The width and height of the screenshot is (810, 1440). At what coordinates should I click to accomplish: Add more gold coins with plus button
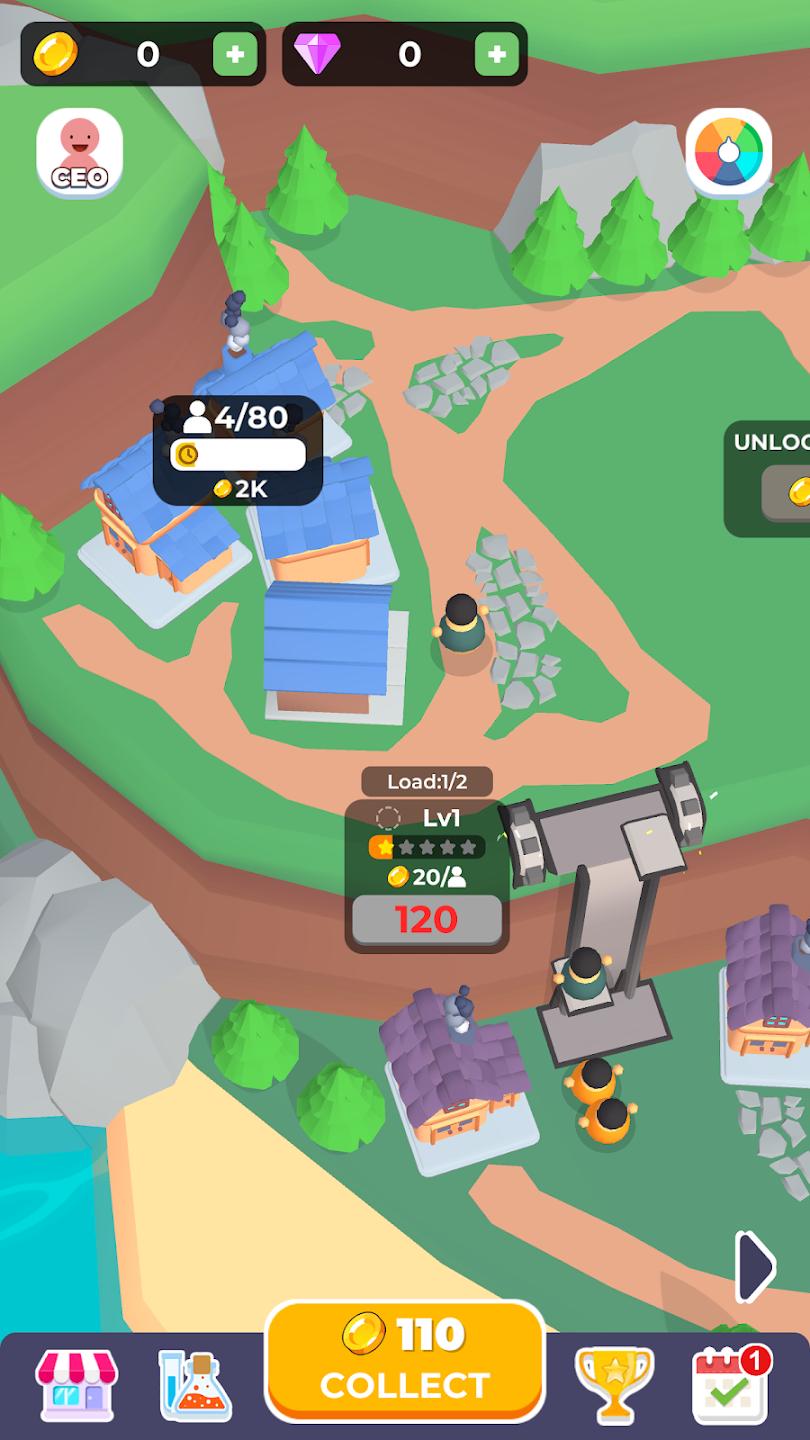(235, 54)
